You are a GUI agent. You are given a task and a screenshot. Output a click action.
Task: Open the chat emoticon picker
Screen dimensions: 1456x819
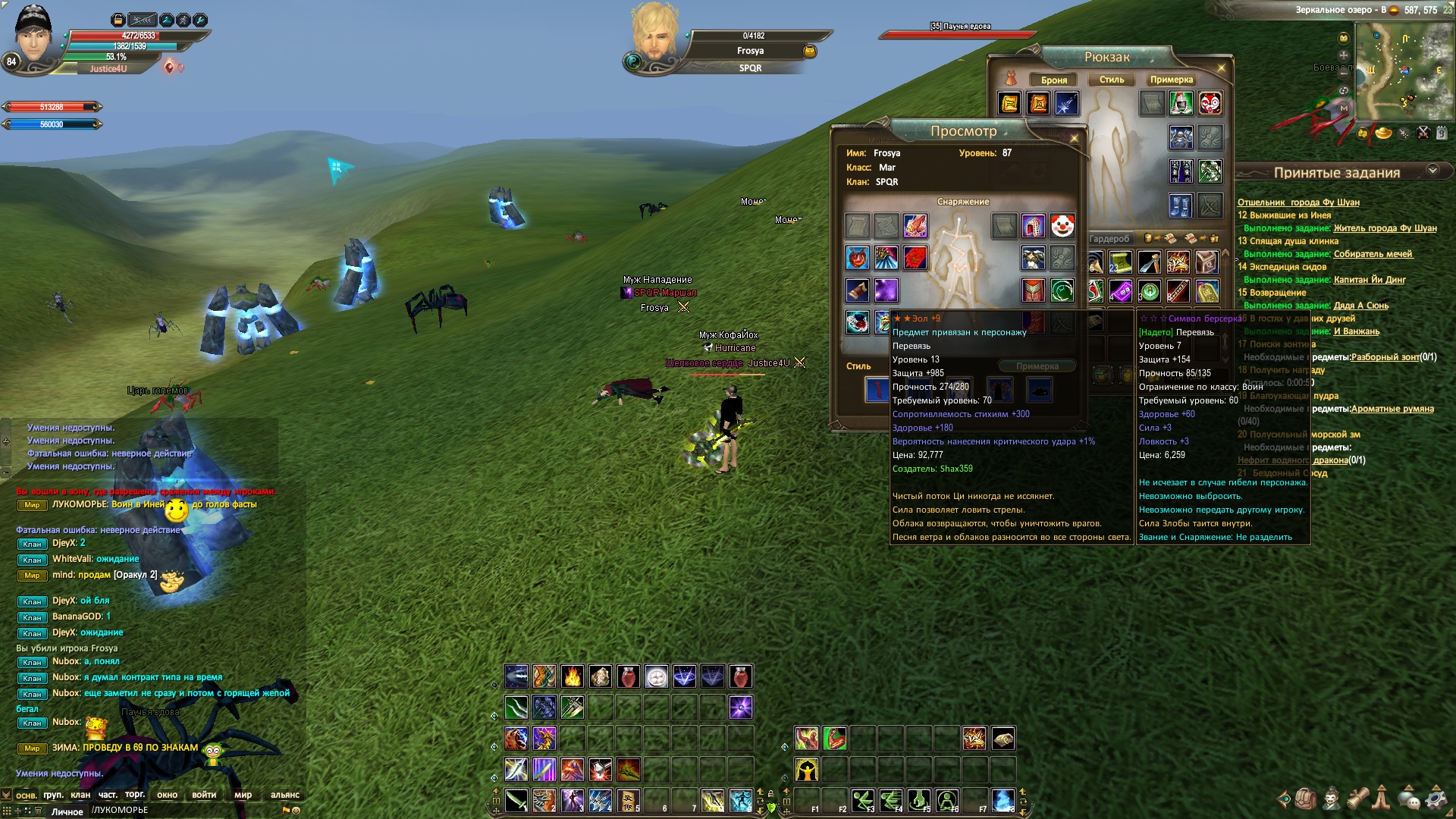coord(297,811)
